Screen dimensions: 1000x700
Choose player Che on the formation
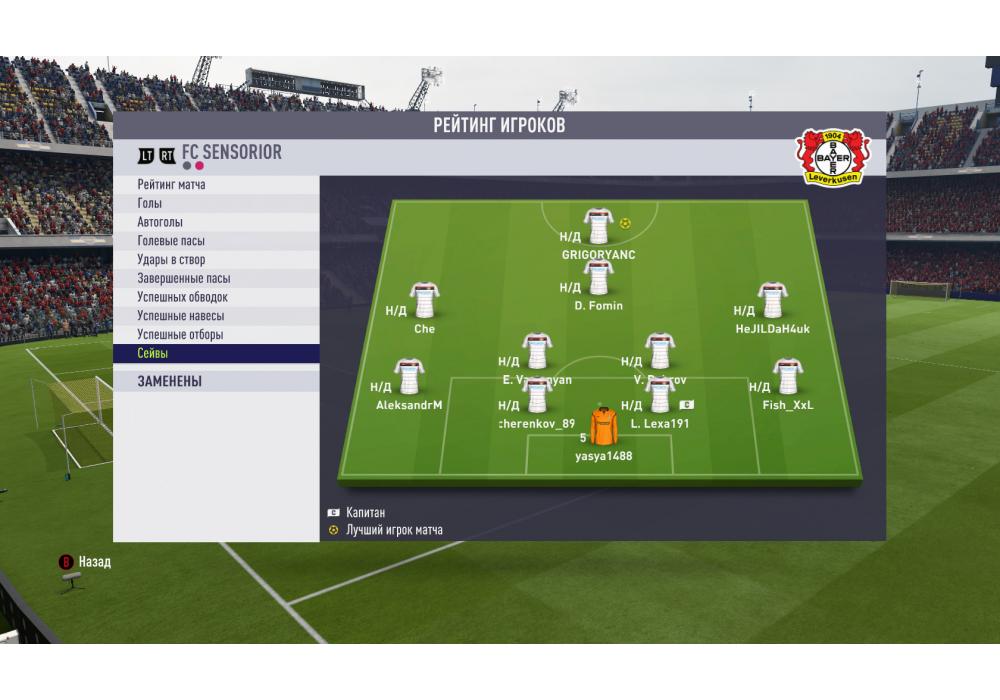coord(424,301)
